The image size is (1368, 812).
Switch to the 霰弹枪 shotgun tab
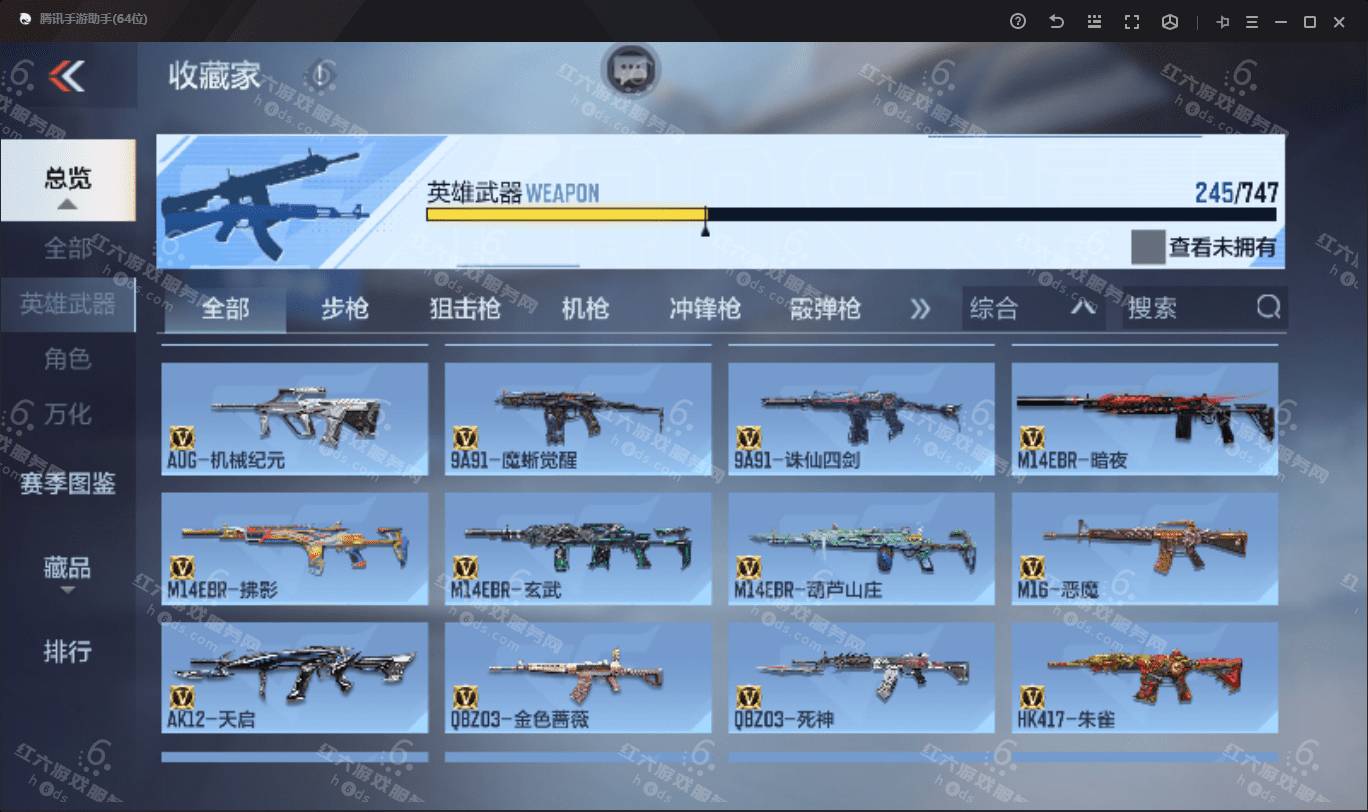[825, 309]
